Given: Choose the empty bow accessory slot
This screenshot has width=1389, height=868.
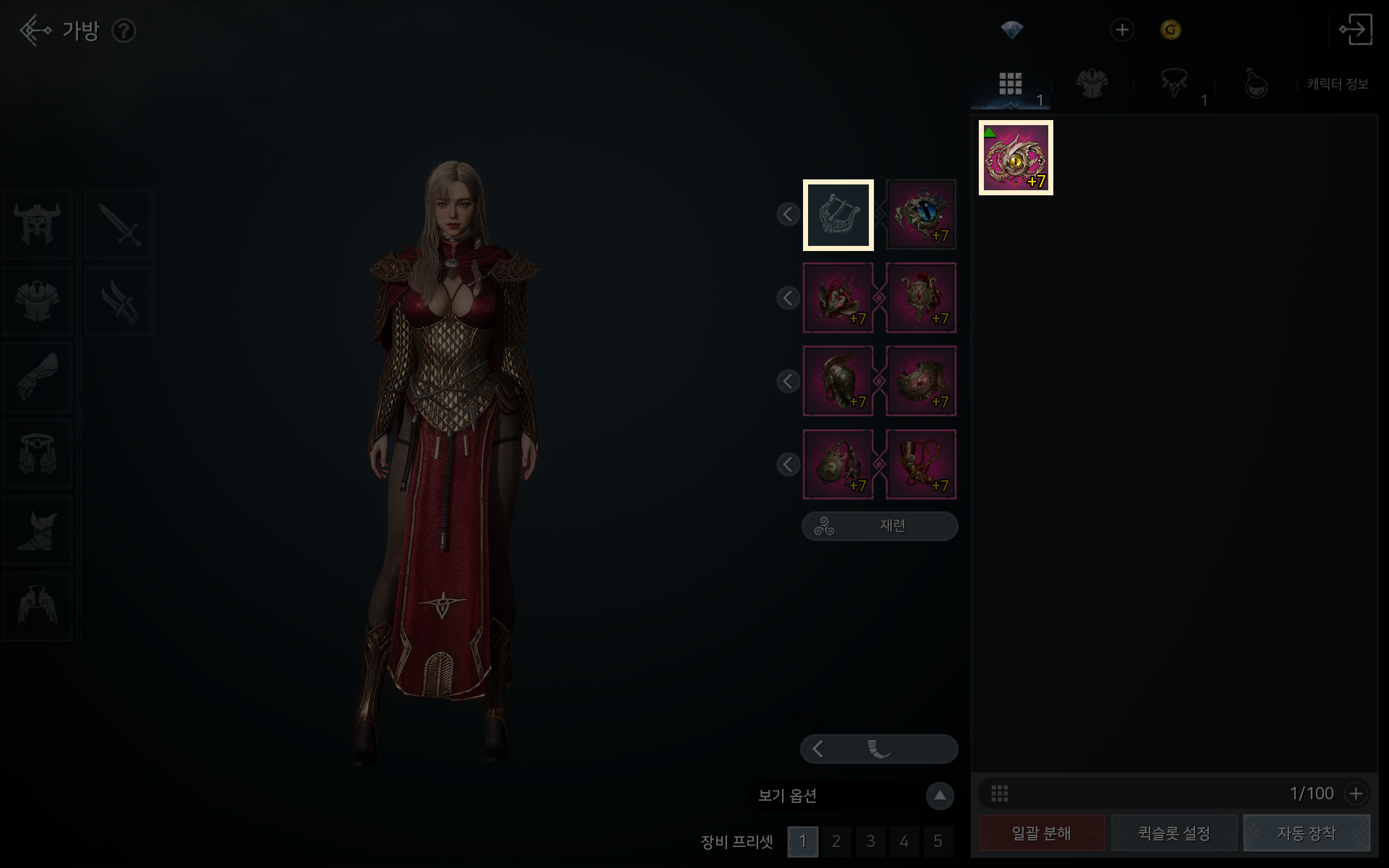Looking at the screenshot, I should [x=838, y=215].
